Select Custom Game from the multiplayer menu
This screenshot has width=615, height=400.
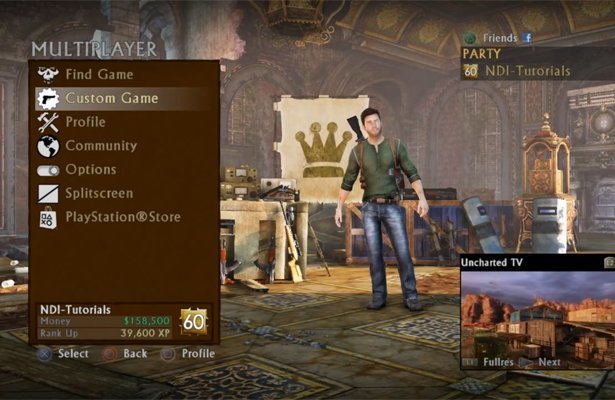tap(111, 98)
